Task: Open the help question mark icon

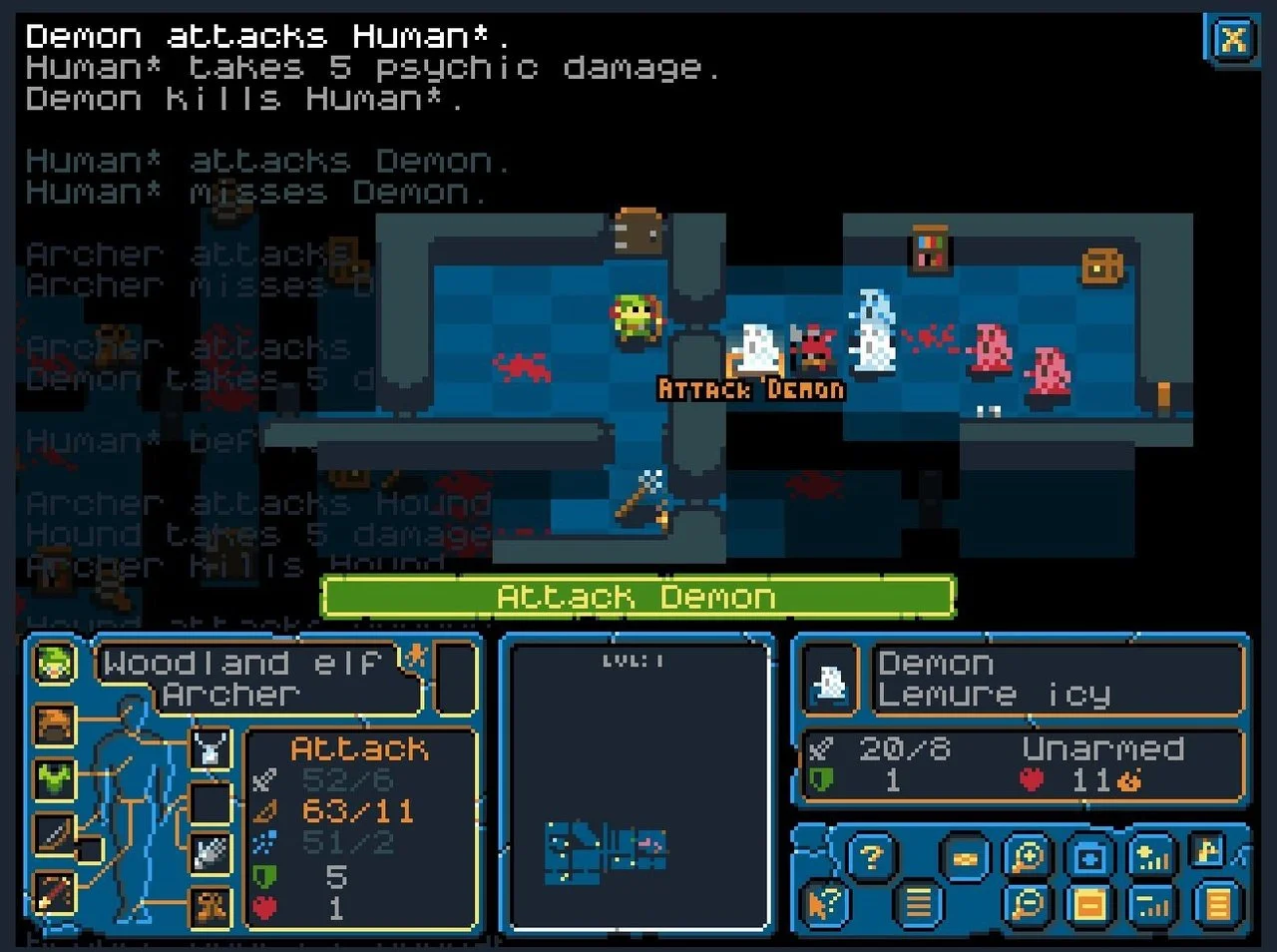Action: tap(869, 855)
